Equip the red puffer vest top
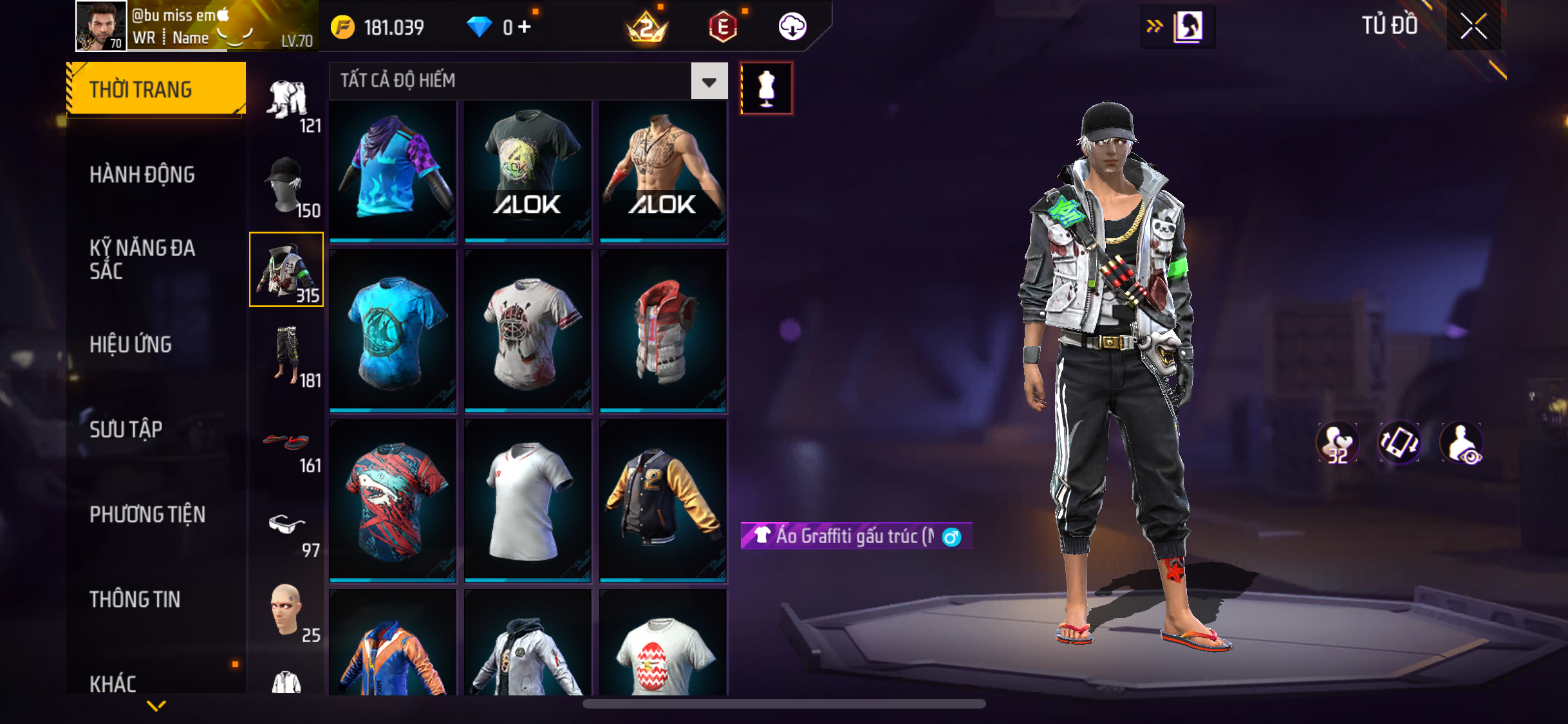The width and height of the screenshot is (1568, 724). point(663,331)
